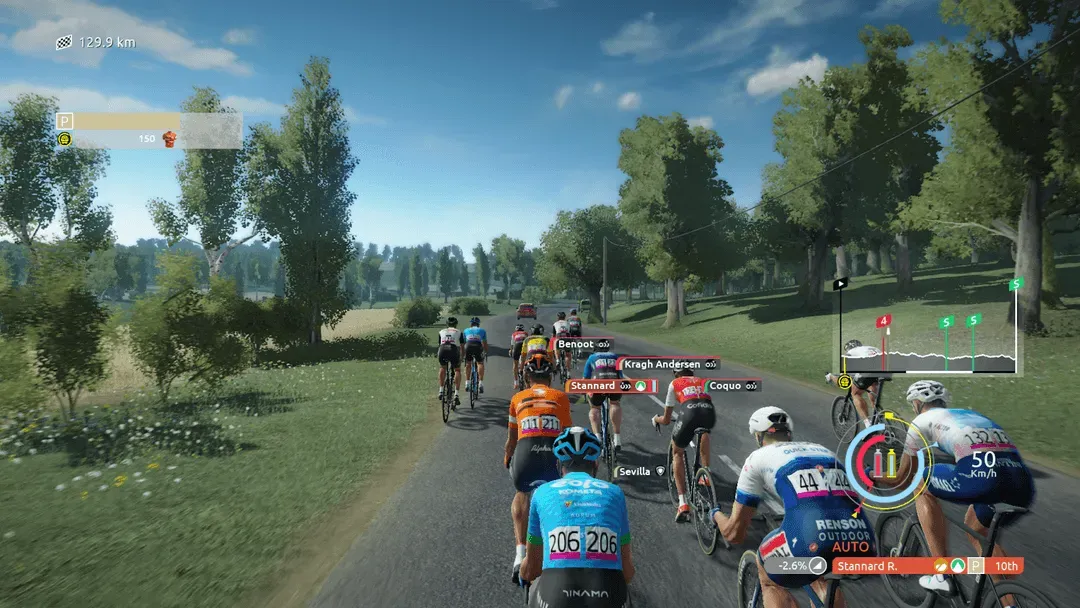Click the peloton P group icon
This screenshot has width=1080, height=608.
(x=65, y=121)
